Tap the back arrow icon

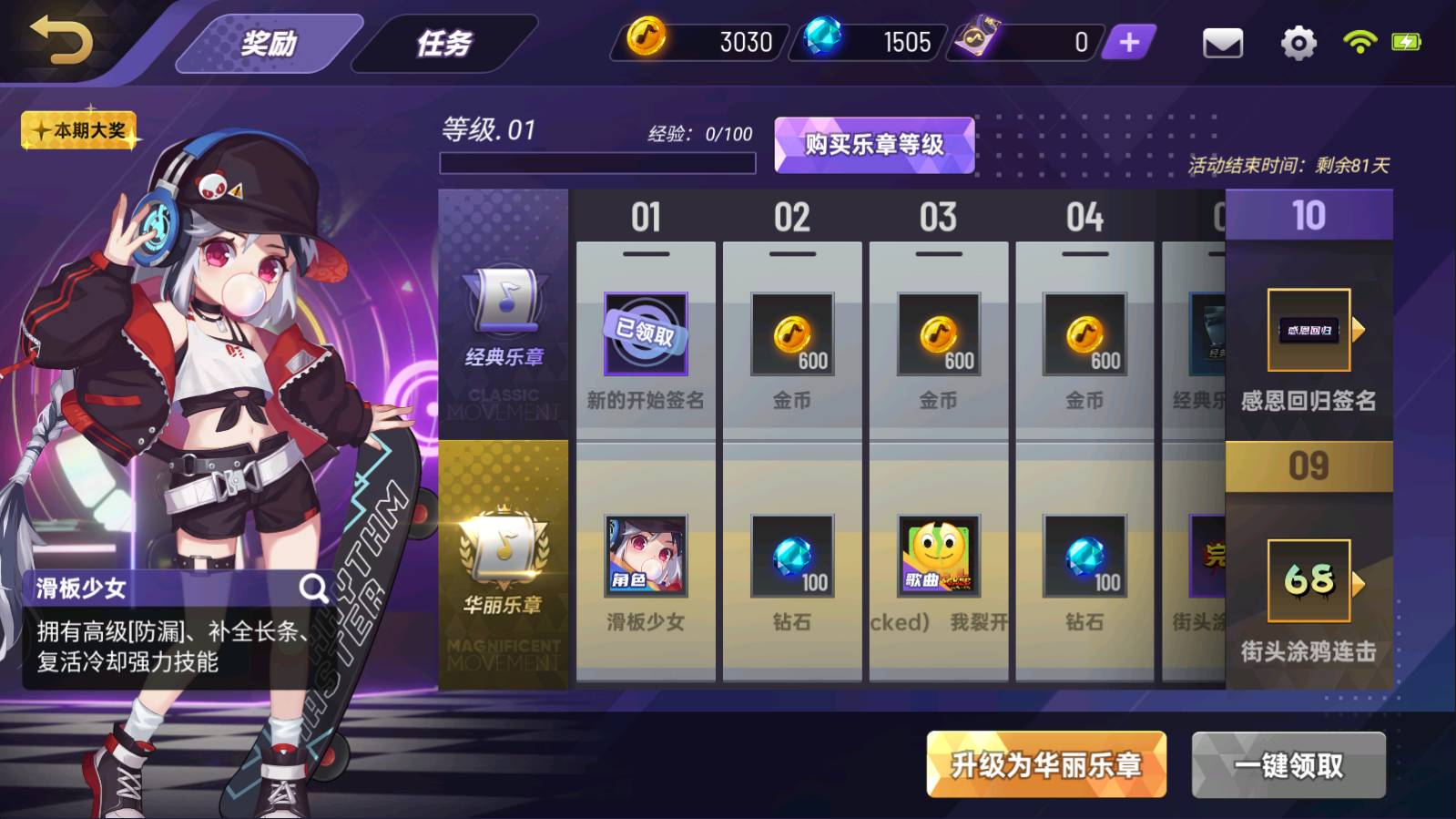62,42
